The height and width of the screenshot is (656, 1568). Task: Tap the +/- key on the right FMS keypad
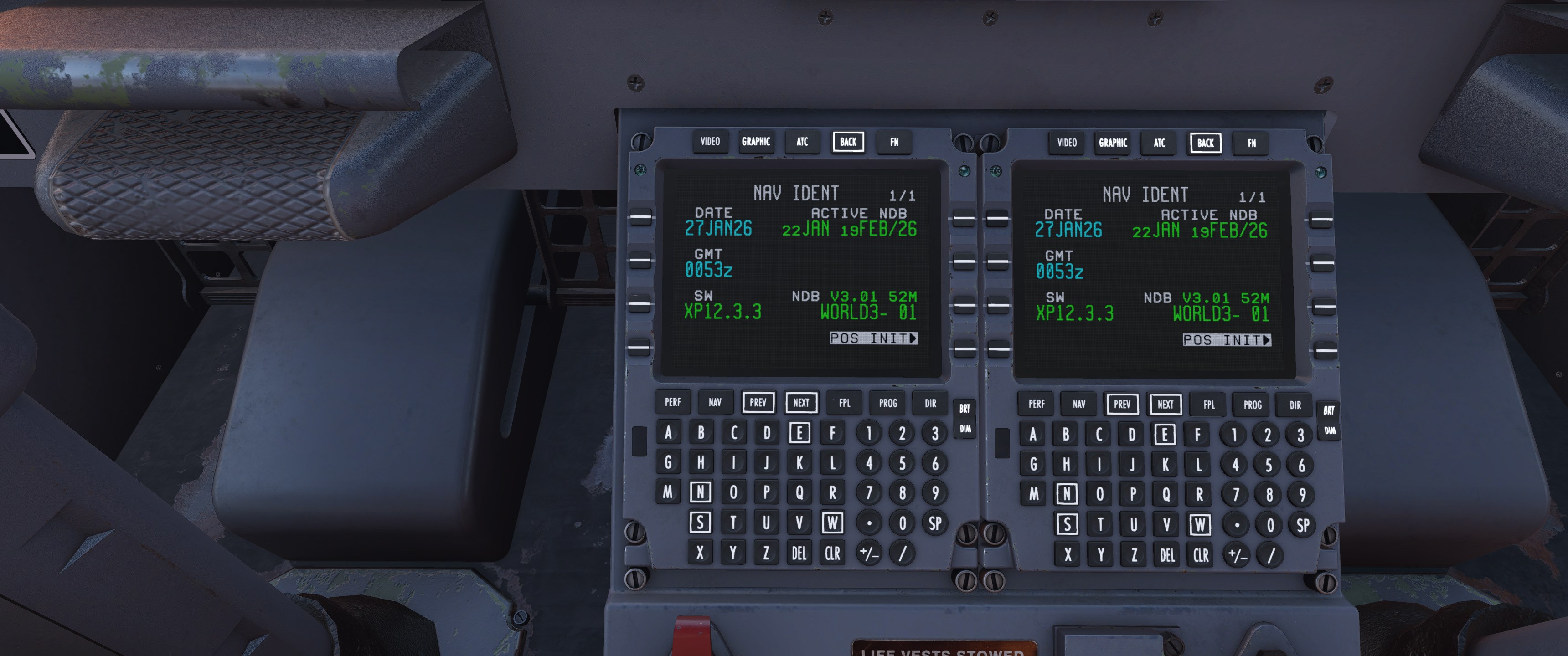1238,555
